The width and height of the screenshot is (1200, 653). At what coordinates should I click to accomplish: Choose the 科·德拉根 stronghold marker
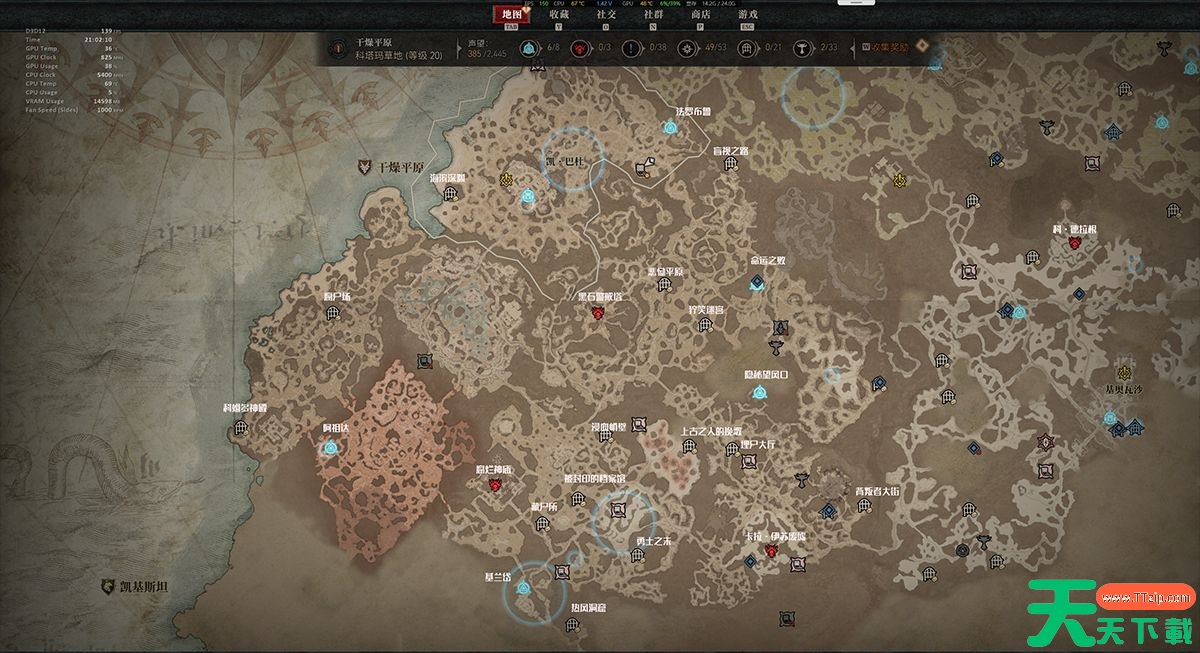pos(1074,243)
